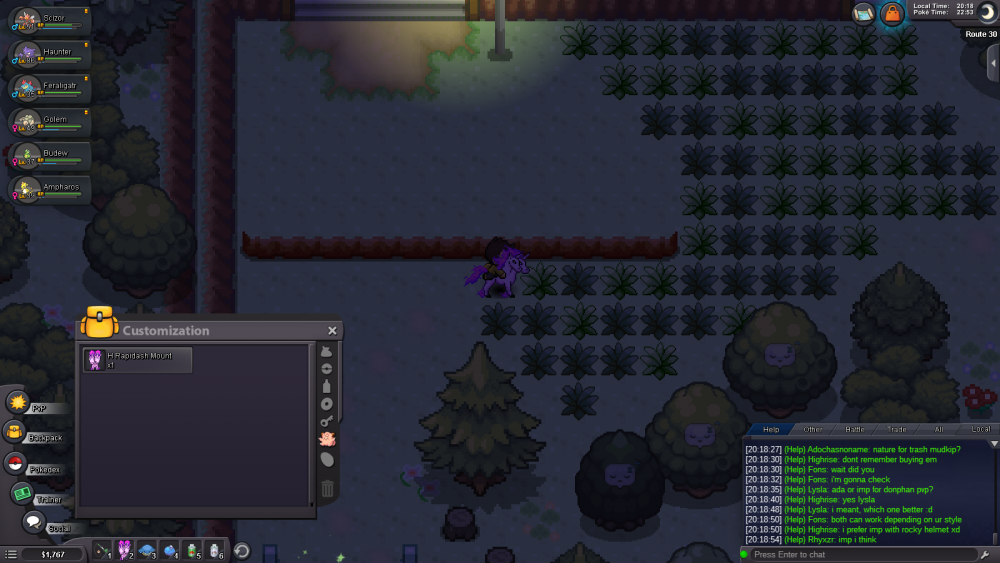Screen dimensions: 1000x563
Task: Open the orange shopping bag store
Action: point(891,14)
